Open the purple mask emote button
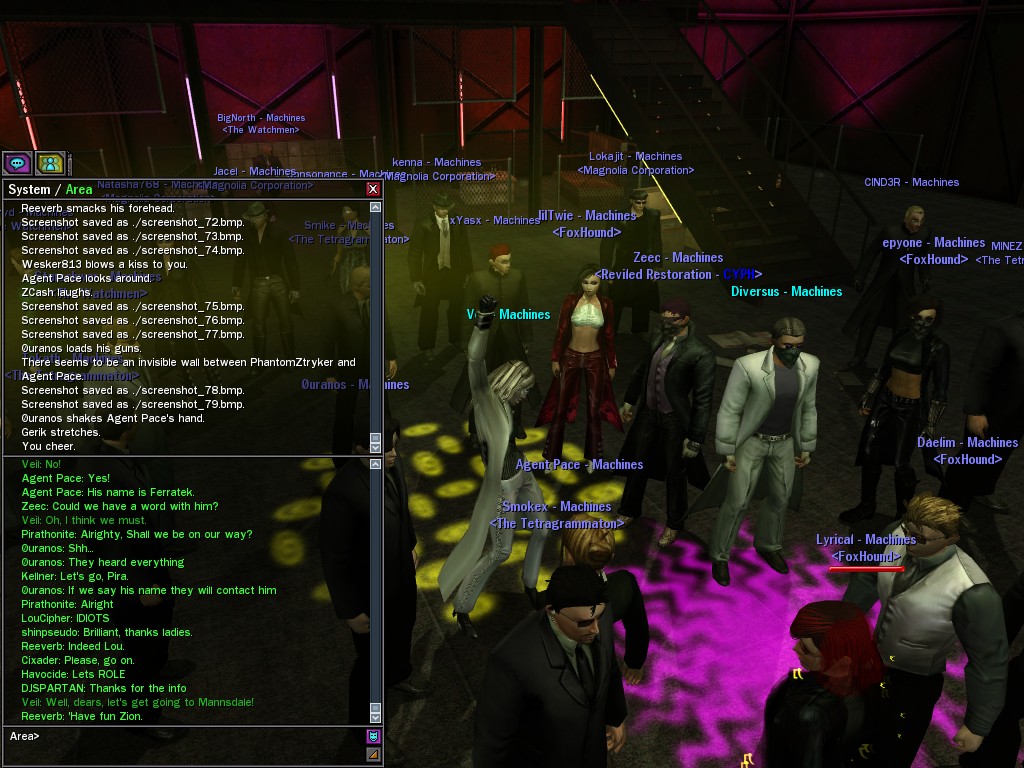The height and width of the screenshot is (768, 1024). [374, 737]
